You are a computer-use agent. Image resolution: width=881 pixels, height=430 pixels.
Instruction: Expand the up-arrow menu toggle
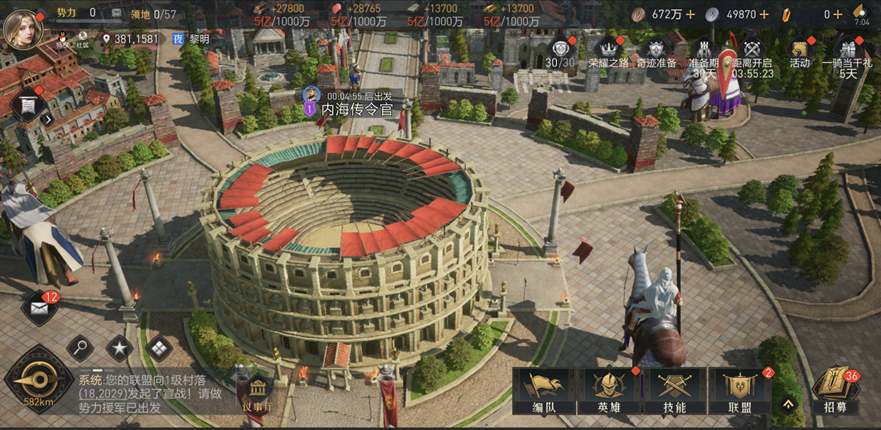point(788,405)
